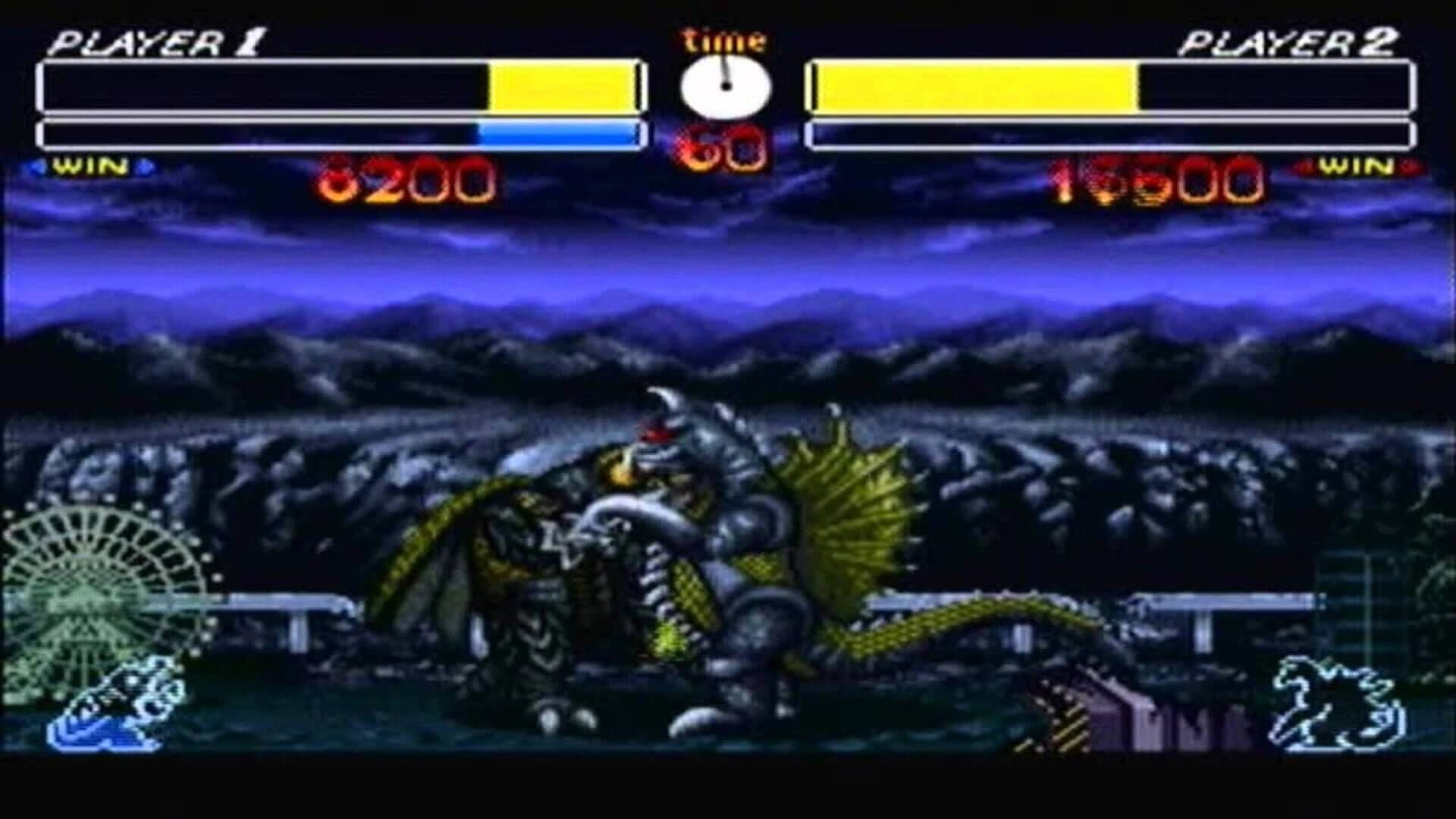Click the yellow portion of Player 2's health bar
Image resolution: width=1456 pixels, height=819 pixels.
pos(971,86)
